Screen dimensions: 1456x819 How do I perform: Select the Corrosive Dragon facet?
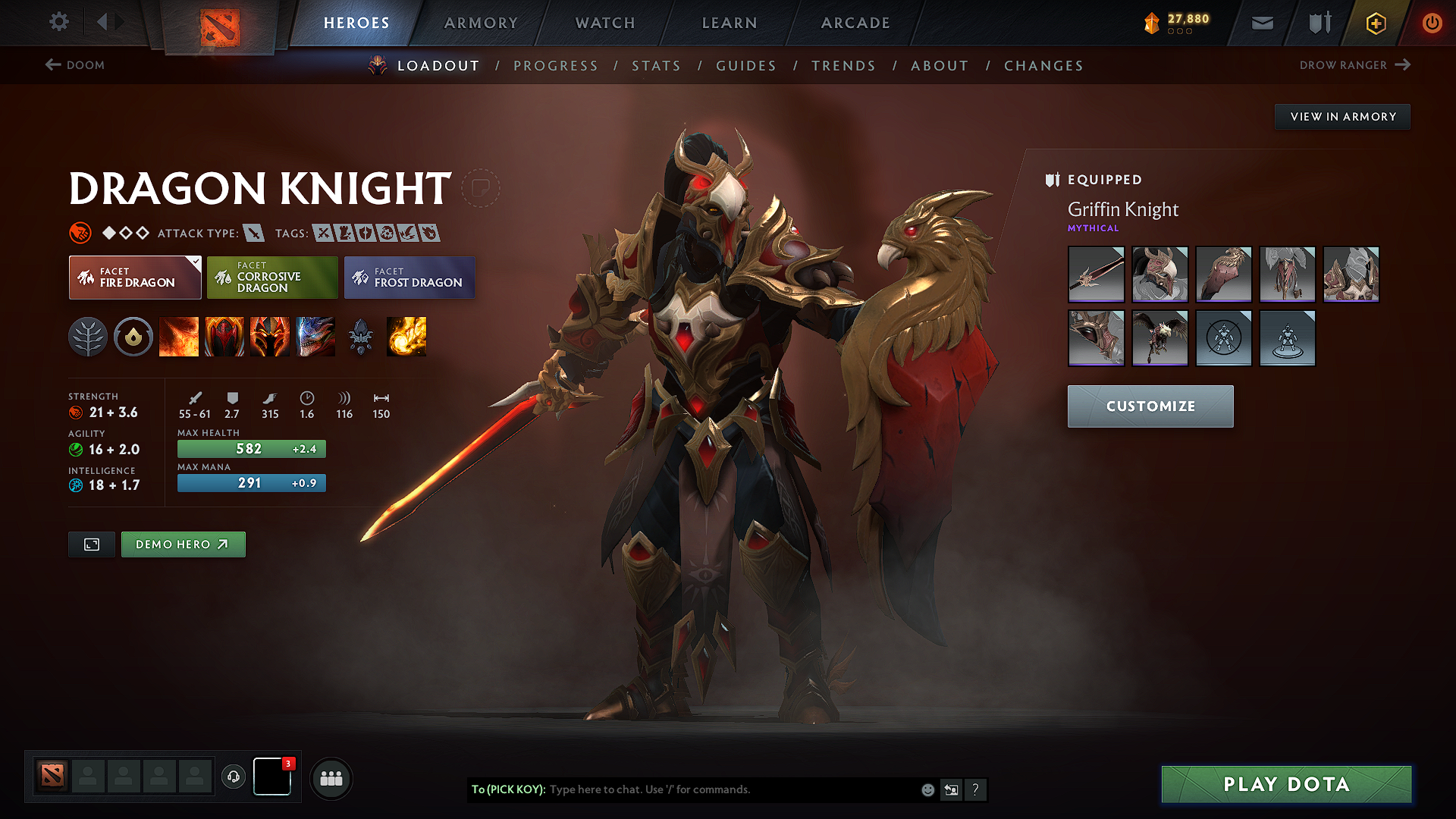(x=271, y=278)
